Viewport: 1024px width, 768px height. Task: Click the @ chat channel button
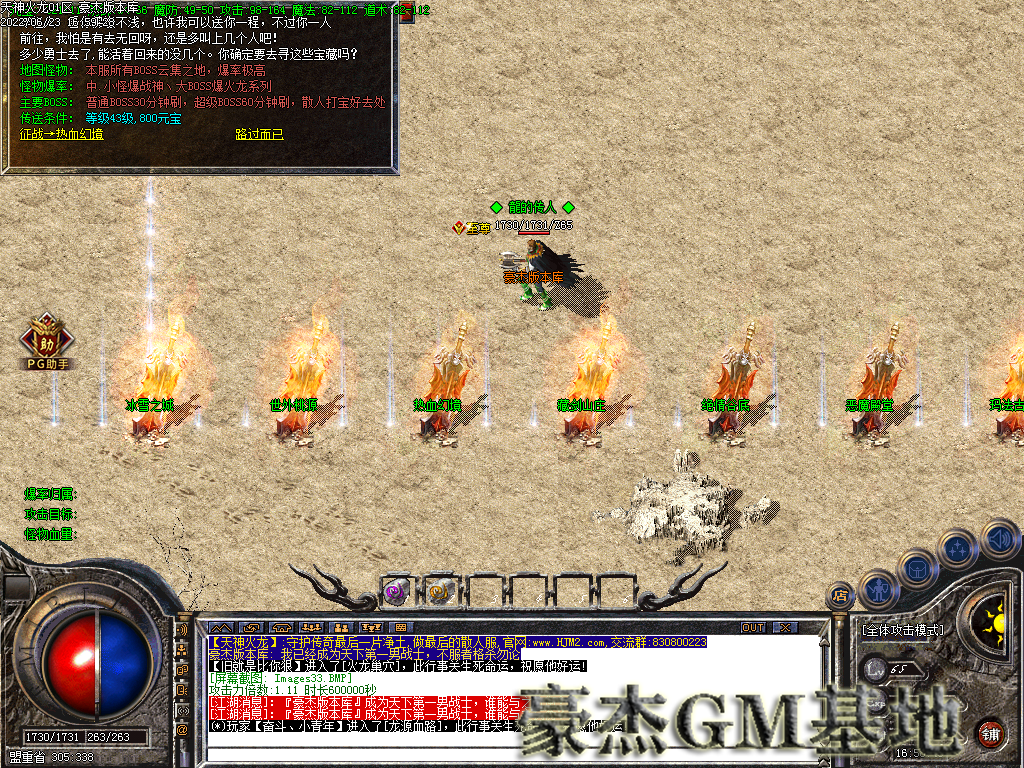click(183, 731)
